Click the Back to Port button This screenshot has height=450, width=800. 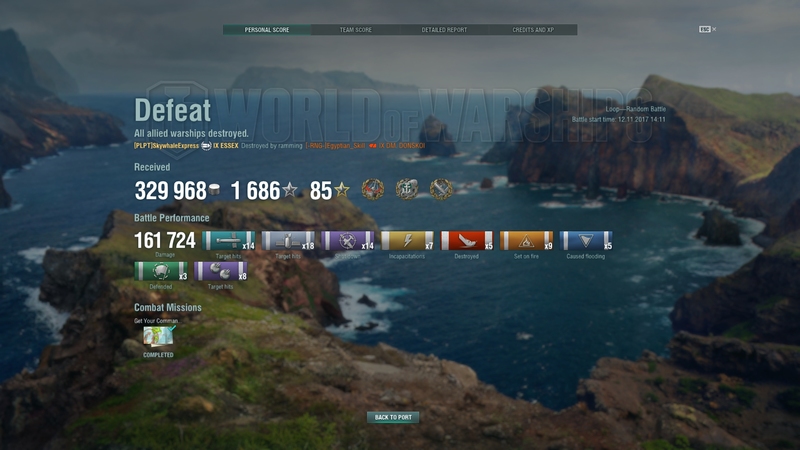(393, 417)
